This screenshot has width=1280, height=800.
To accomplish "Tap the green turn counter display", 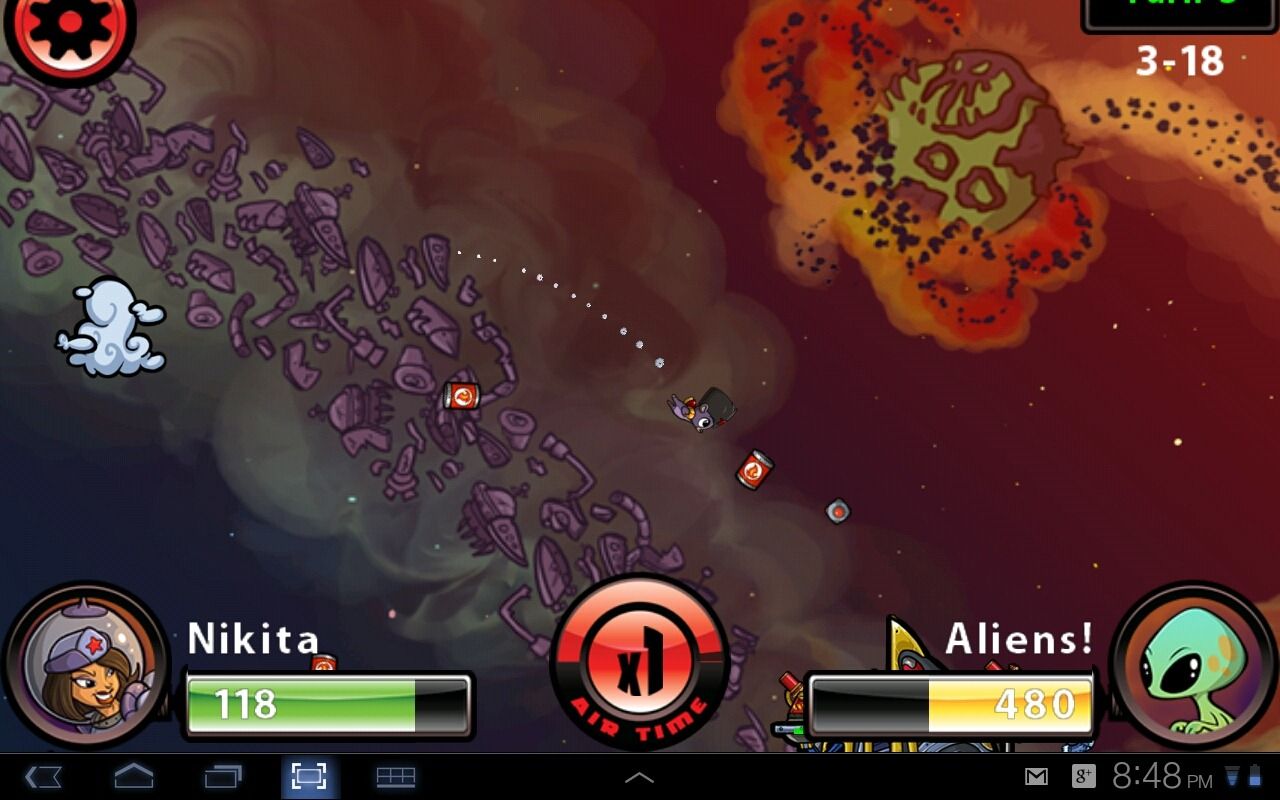I will [x=1180, y=10].
